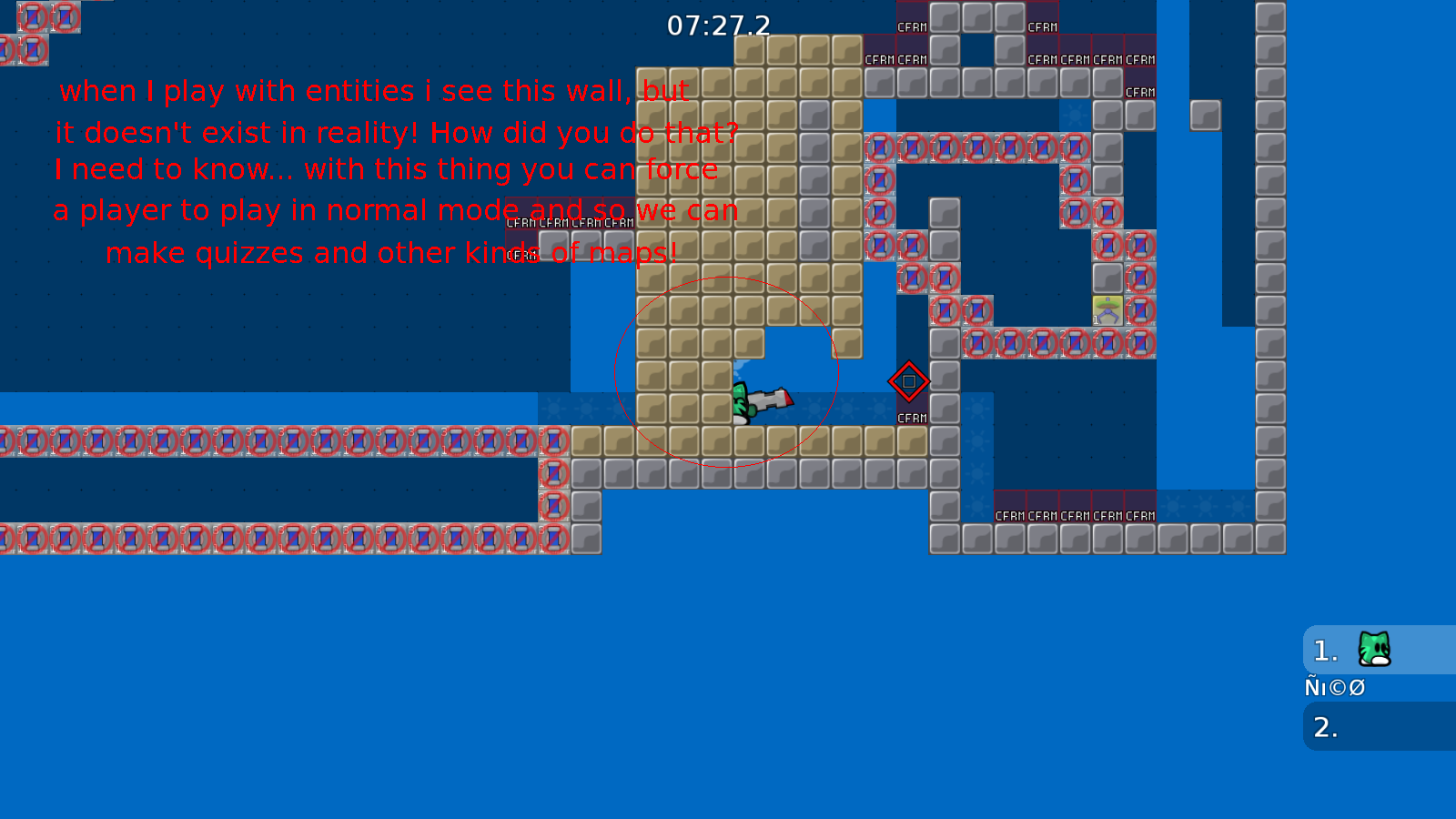Click the green cat skin avatar on the scoreboard
1456x819 pixels.
1374,649
